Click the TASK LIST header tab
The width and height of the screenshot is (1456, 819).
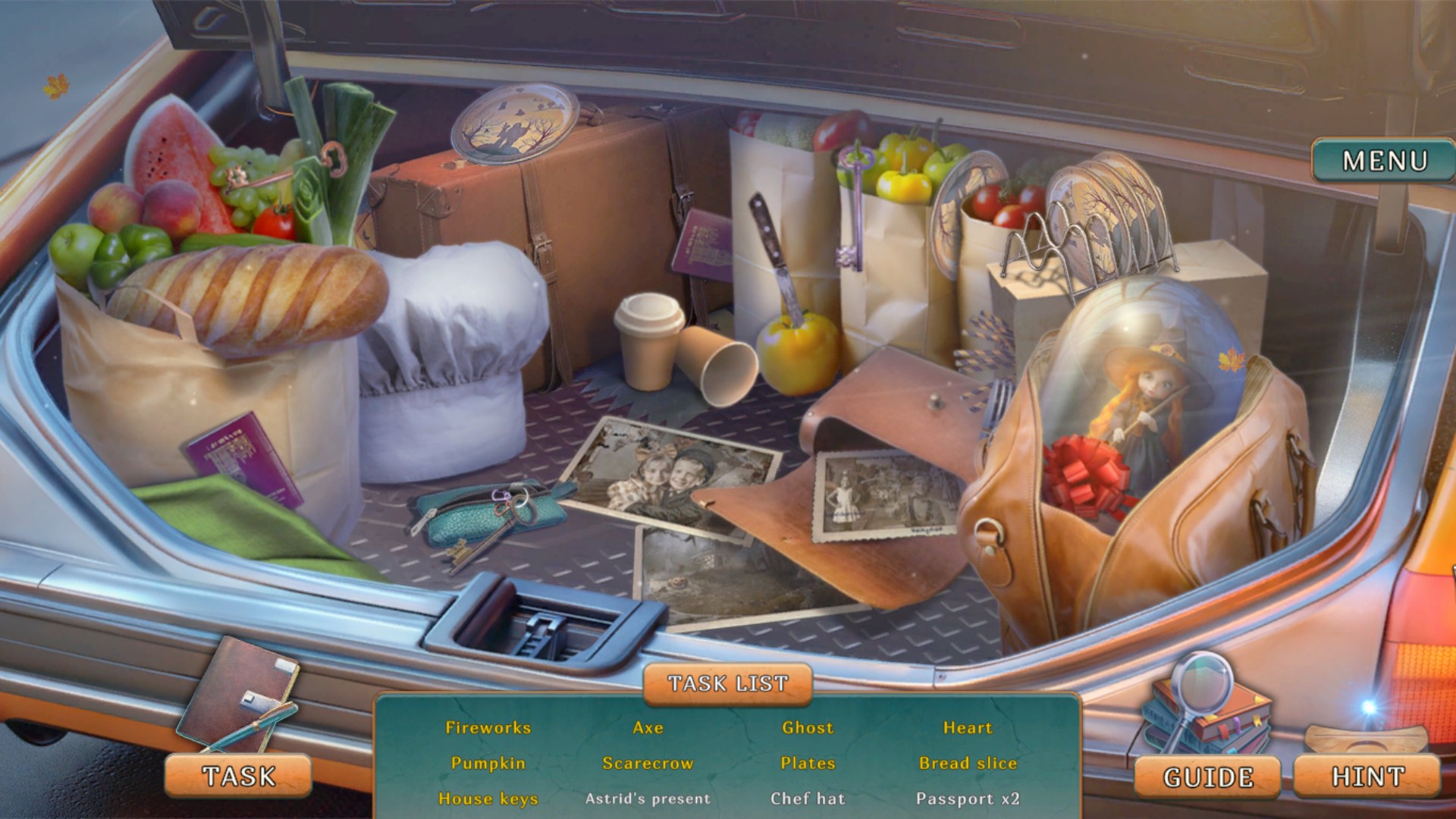(x=727, y=683)
